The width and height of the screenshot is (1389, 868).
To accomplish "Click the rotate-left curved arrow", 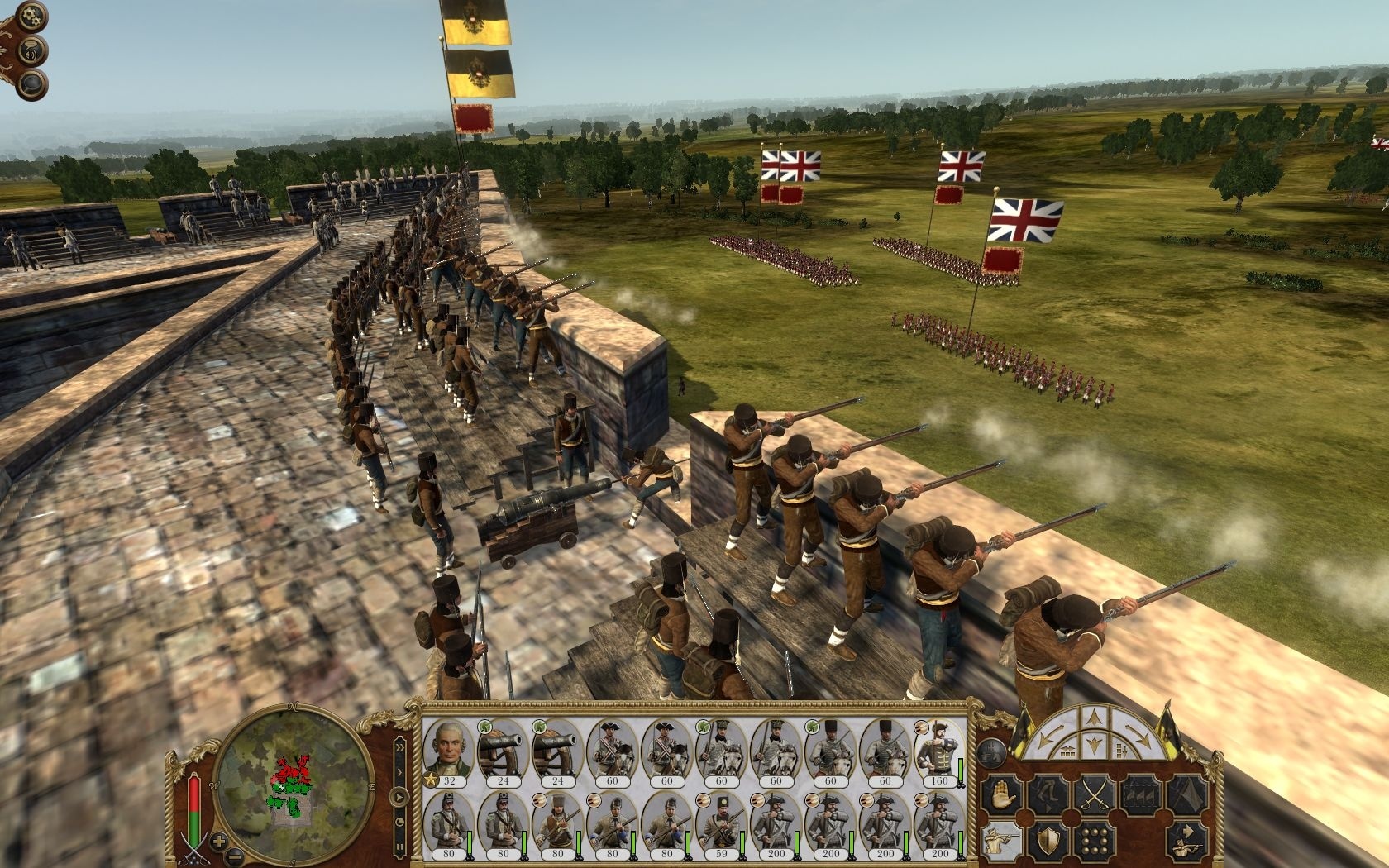I will [1048, 734].
